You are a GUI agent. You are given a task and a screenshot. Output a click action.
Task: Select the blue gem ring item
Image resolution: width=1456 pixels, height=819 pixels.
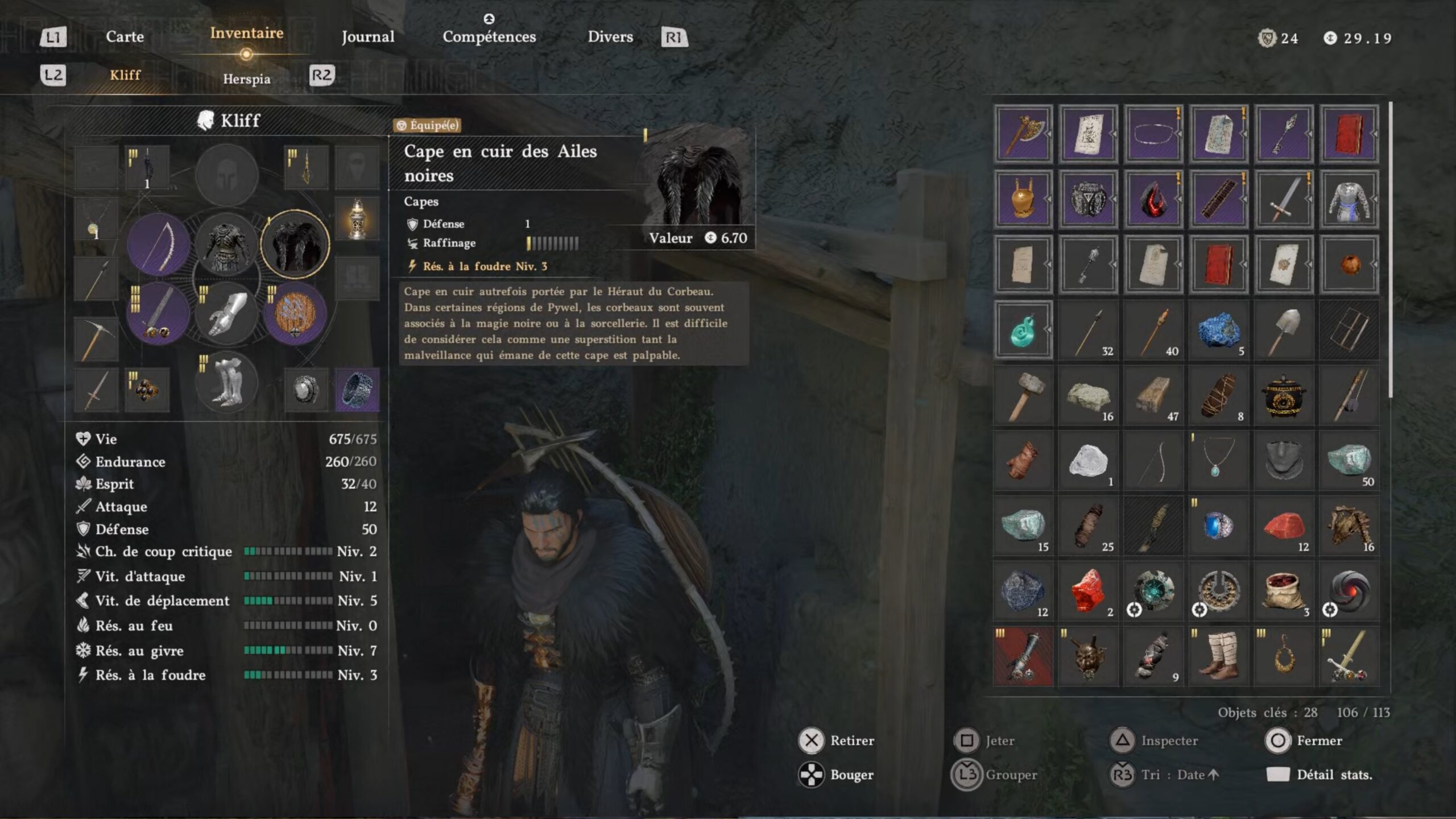1218,526
